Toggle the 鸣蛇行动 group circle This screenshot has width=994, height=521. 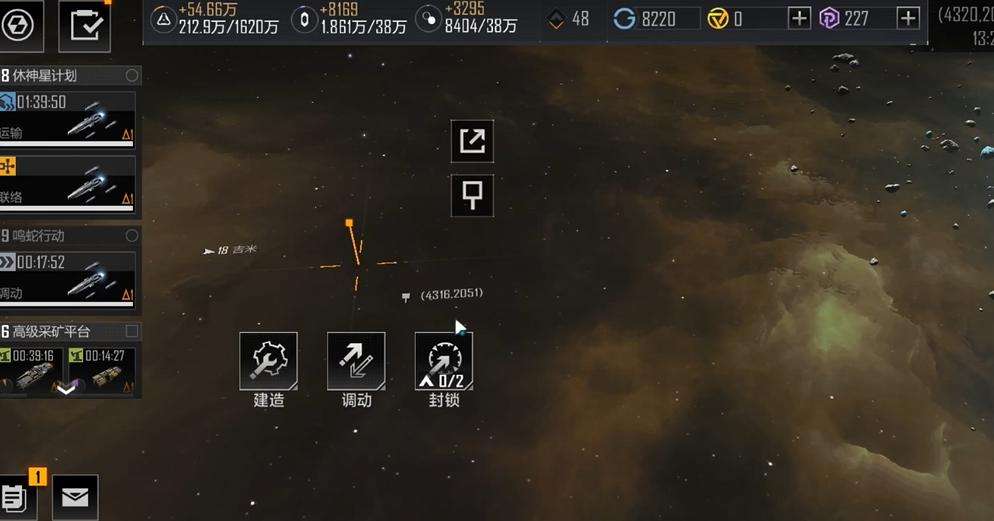coord(132,236)
